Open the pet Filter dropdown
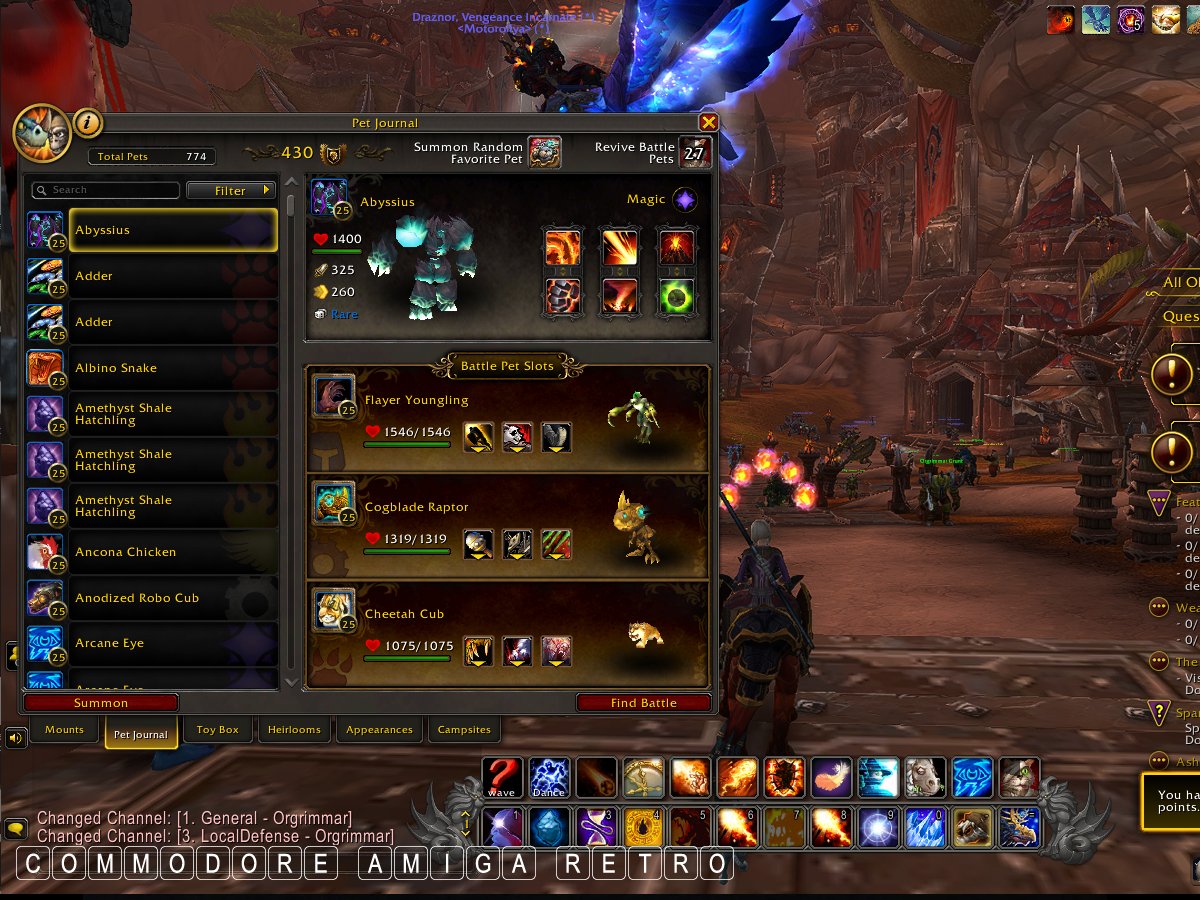Screen dimensions: 1200x900 point(231,190)
